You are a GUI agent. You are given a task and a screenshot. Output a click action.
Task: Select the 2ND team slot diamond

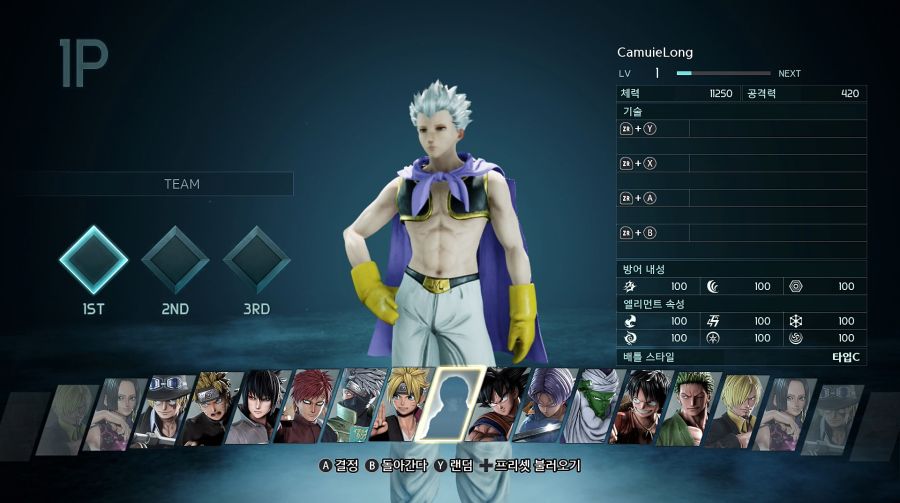coord(175,259)
